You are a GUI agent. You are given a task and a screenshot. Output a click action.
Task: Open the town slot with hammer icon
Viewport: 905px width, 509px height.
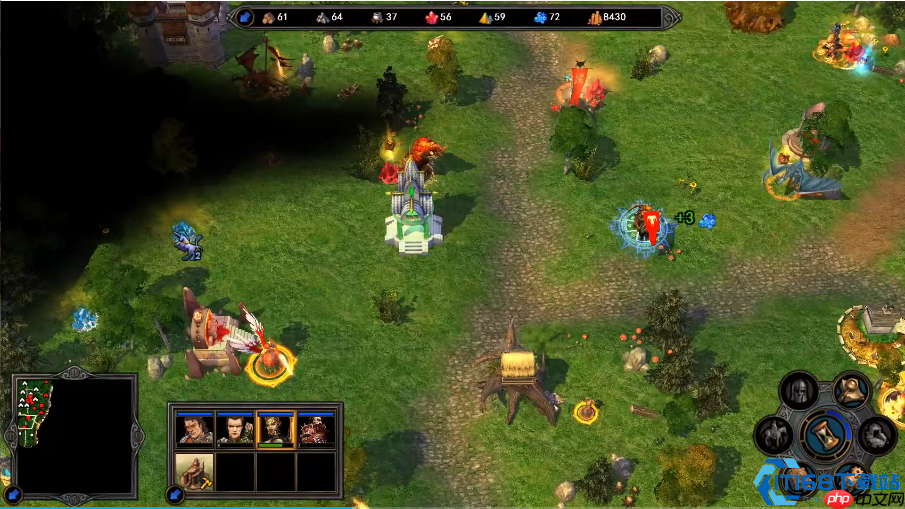pyautogui.click(x=194, y=470)
